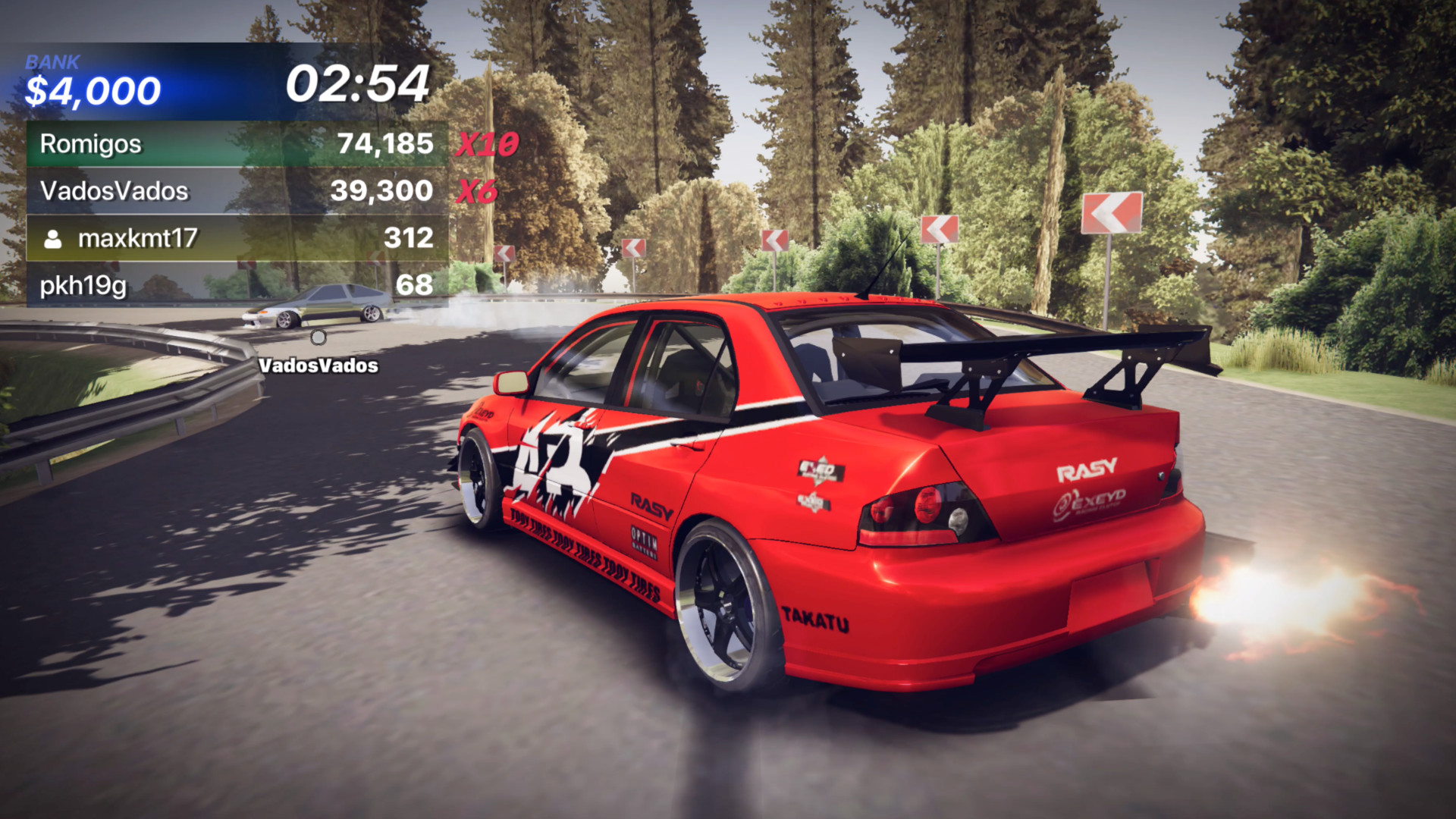Click the player profile icon beside maxkmt17

point(53,240)
